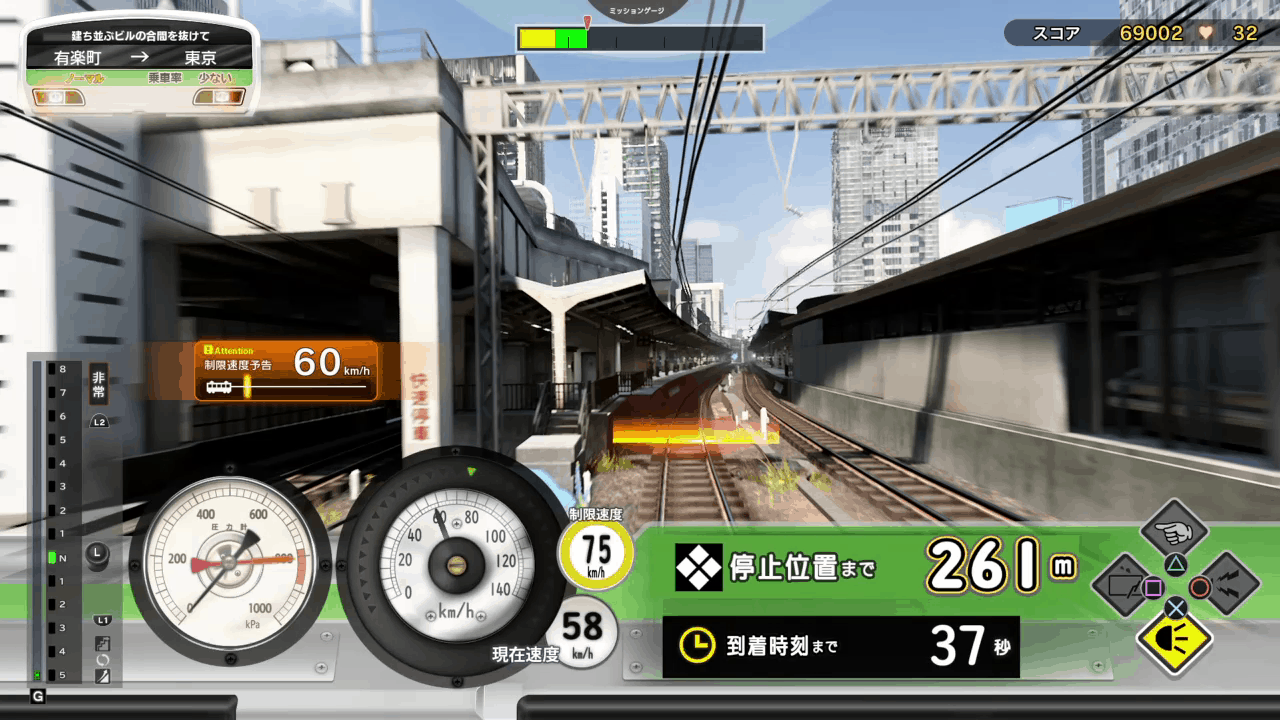
Task: Toggle the yellow headlight icon
Action: click(x=1176, y=638)
